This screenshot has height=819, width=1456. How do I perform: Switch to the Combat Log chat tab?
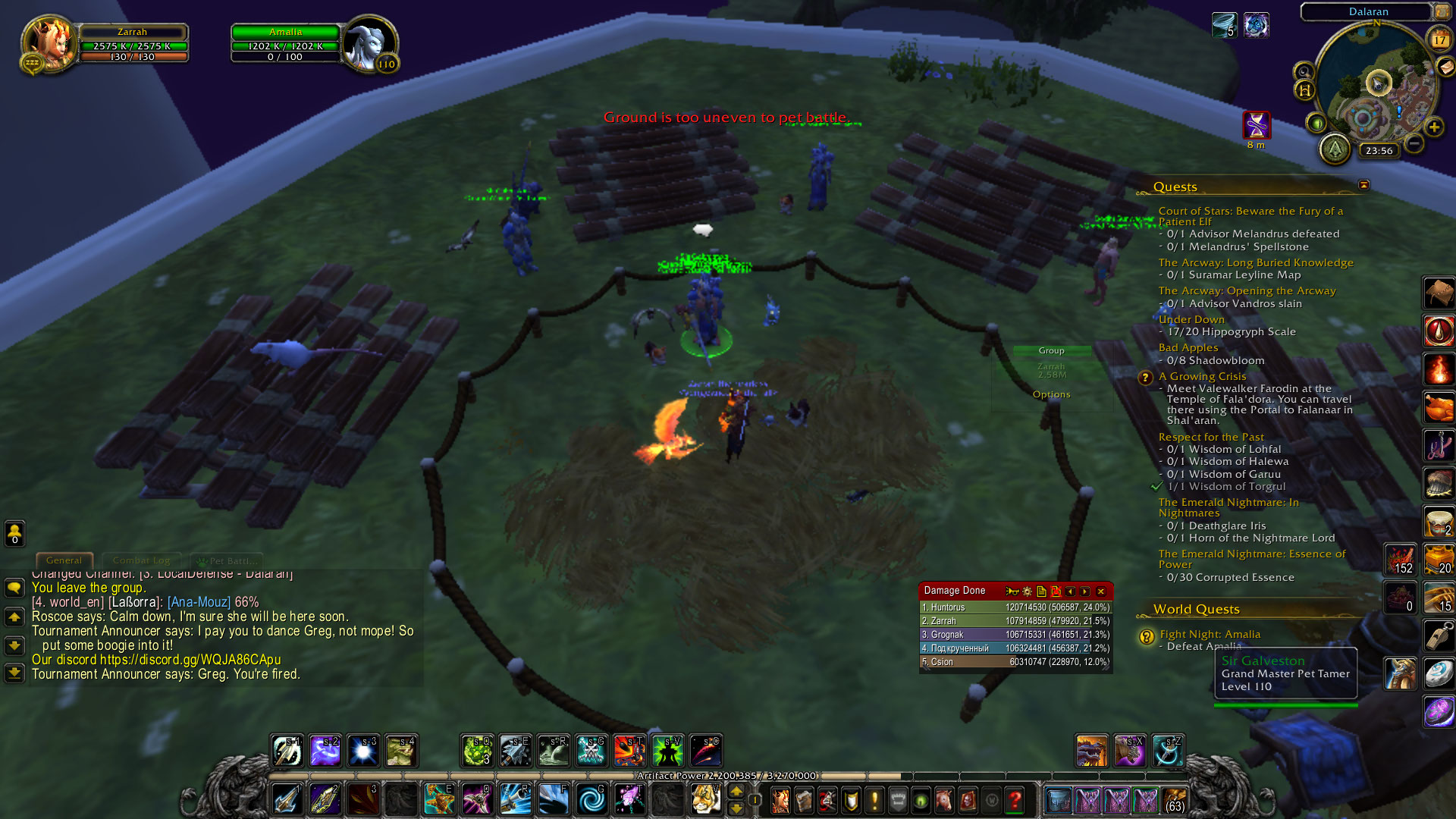[141, 560]
